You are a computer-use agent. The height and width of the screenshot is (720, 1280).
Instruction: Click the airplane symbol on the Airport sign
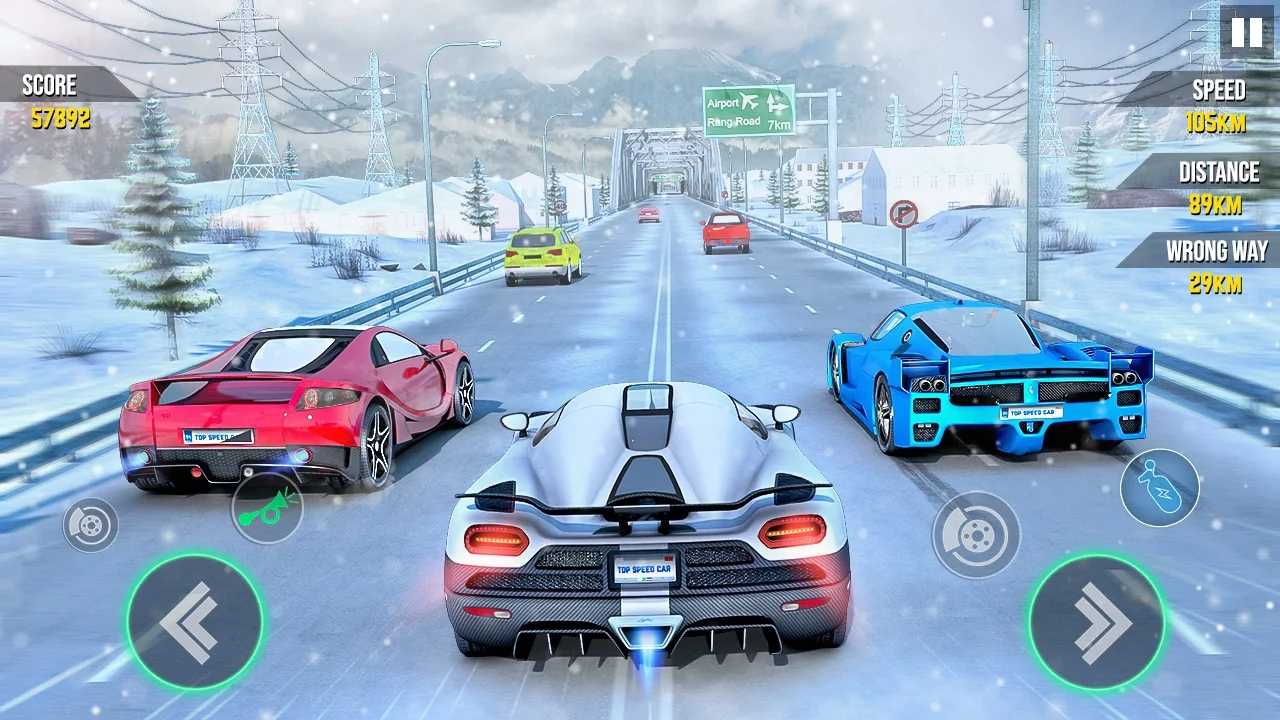point(750,100)
